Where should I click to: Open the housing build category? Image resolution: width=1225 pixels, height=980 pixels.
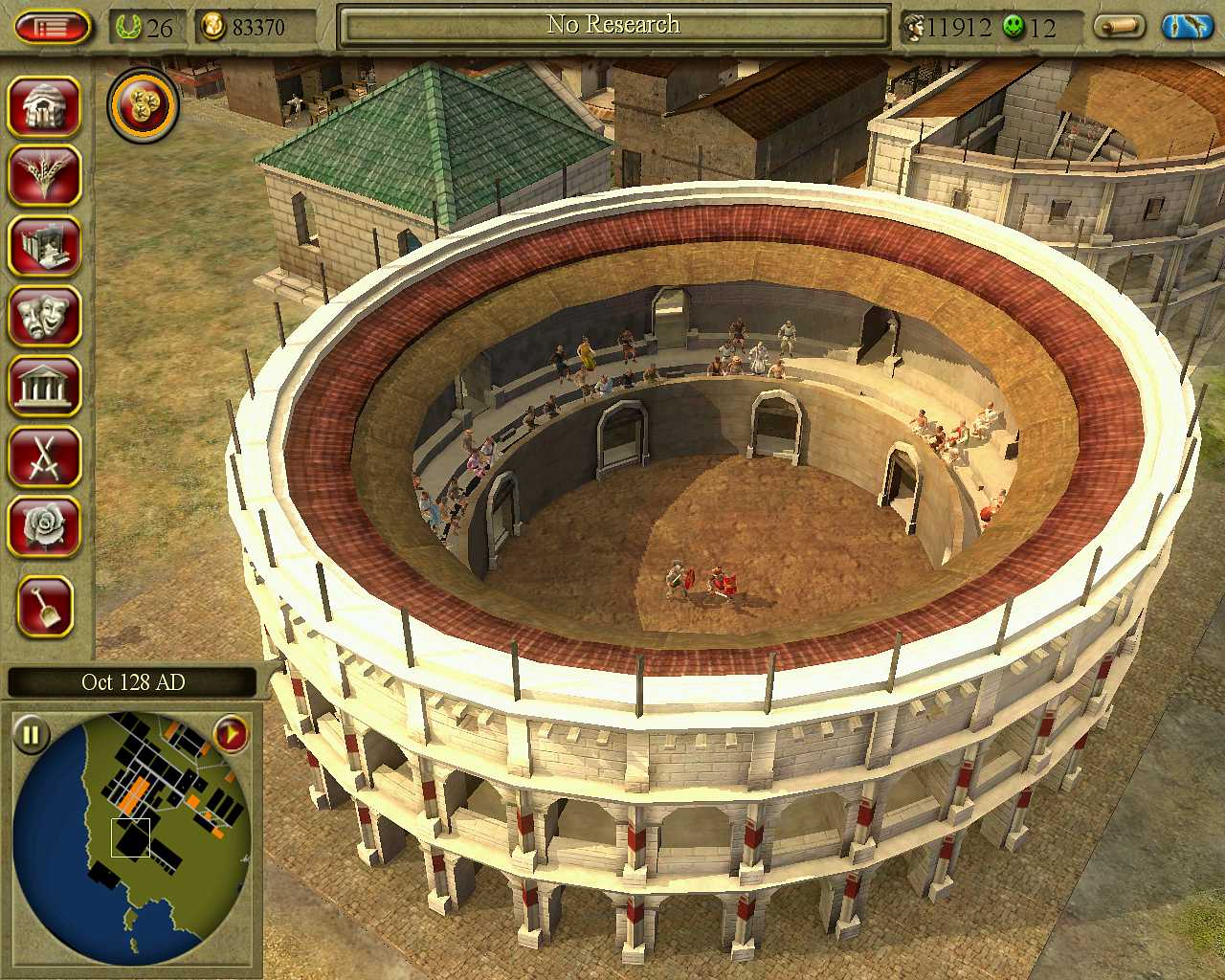click(44, 105)
